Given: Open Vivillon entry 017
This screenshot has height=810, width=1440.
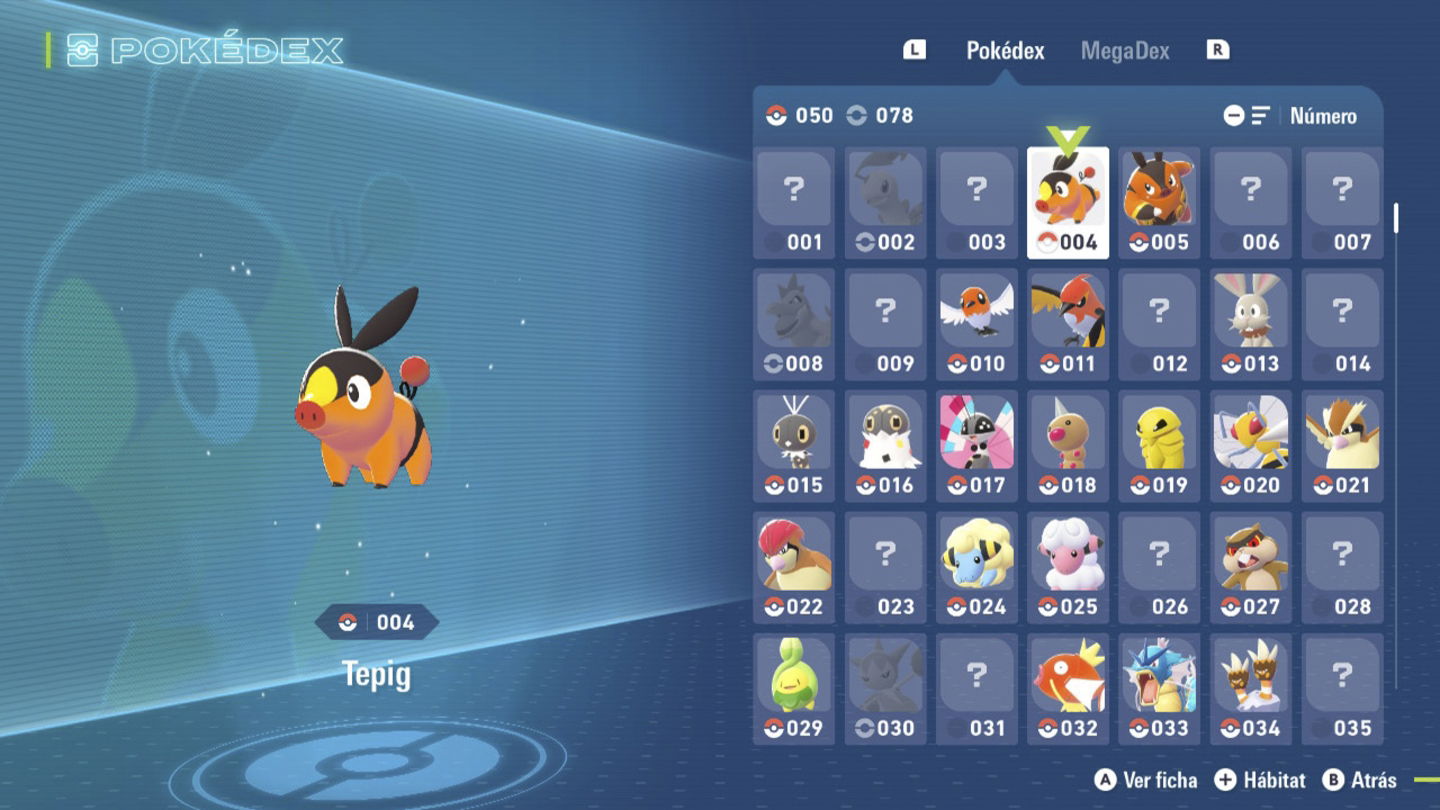Looking at the screenshot, I should pyautogui.click(x=976, y=445).
